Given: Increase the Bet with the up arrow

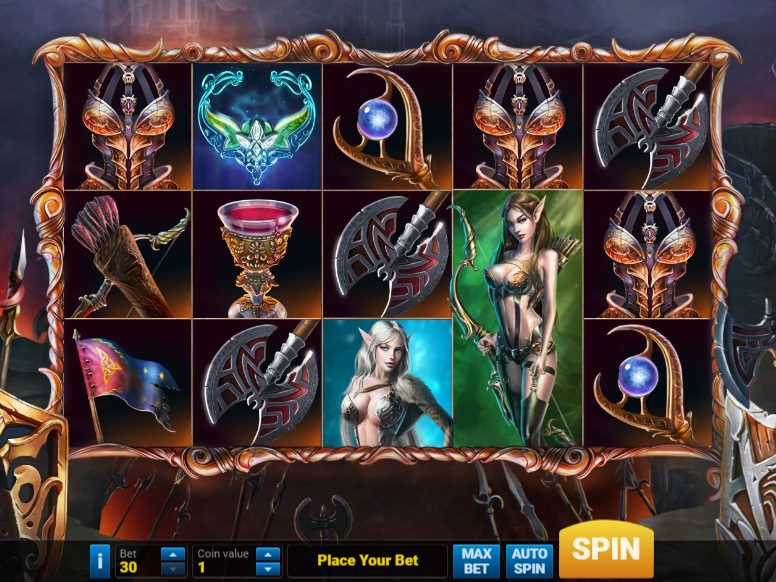Looking at the screenshot, I should coord(173,554).
